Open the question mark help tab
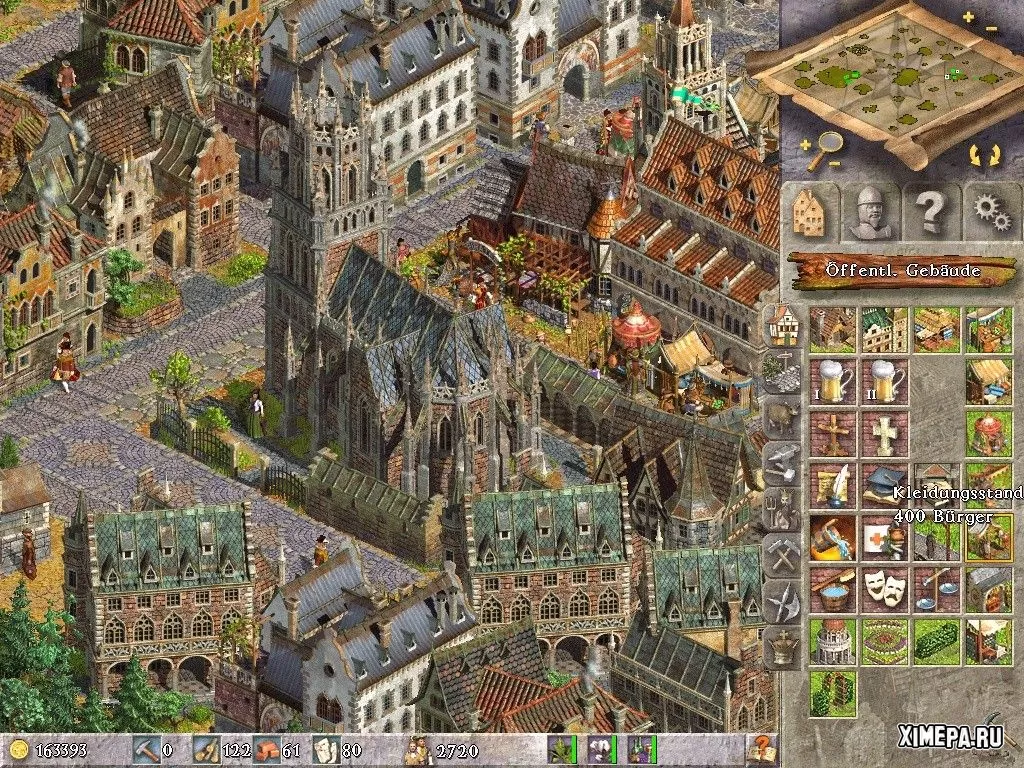Viewport: 1024px width, 768px height. click(929, 211)
